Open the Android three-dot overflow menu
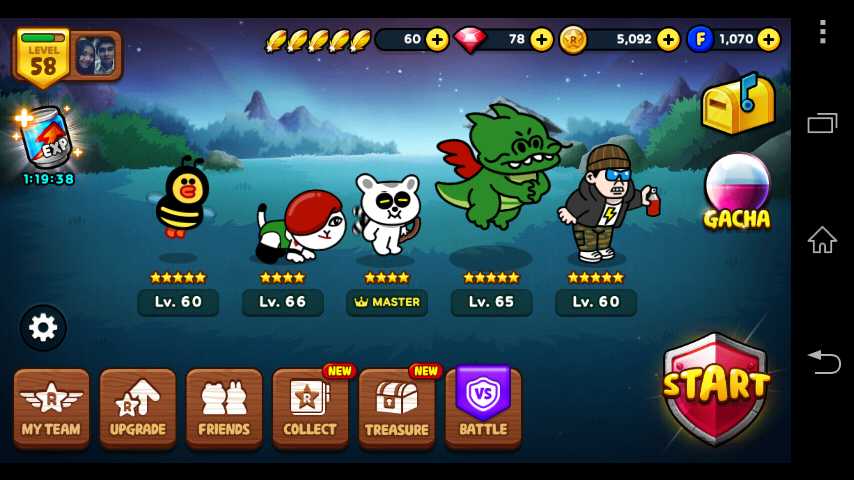Screen dimensions: 854x480 (822, 32)
